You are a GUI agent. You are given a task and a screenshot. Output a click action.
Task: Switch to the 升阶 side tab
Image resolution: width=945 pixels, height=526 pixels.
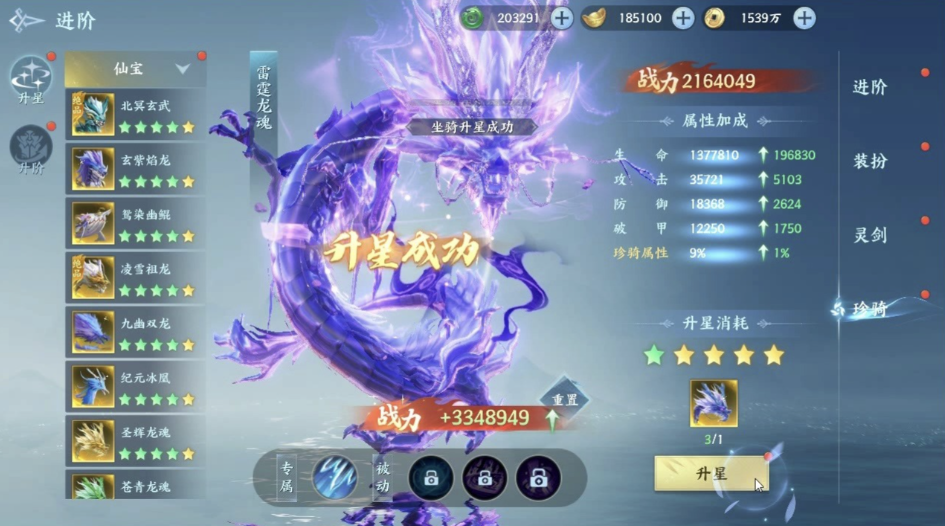click(30, 150)
